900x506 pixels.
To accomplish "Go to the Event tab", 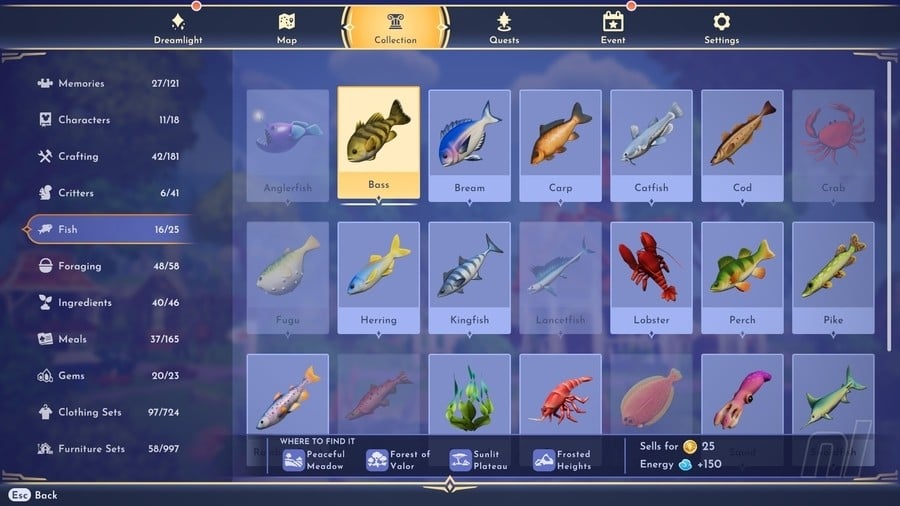I will (x=613, y=27).
